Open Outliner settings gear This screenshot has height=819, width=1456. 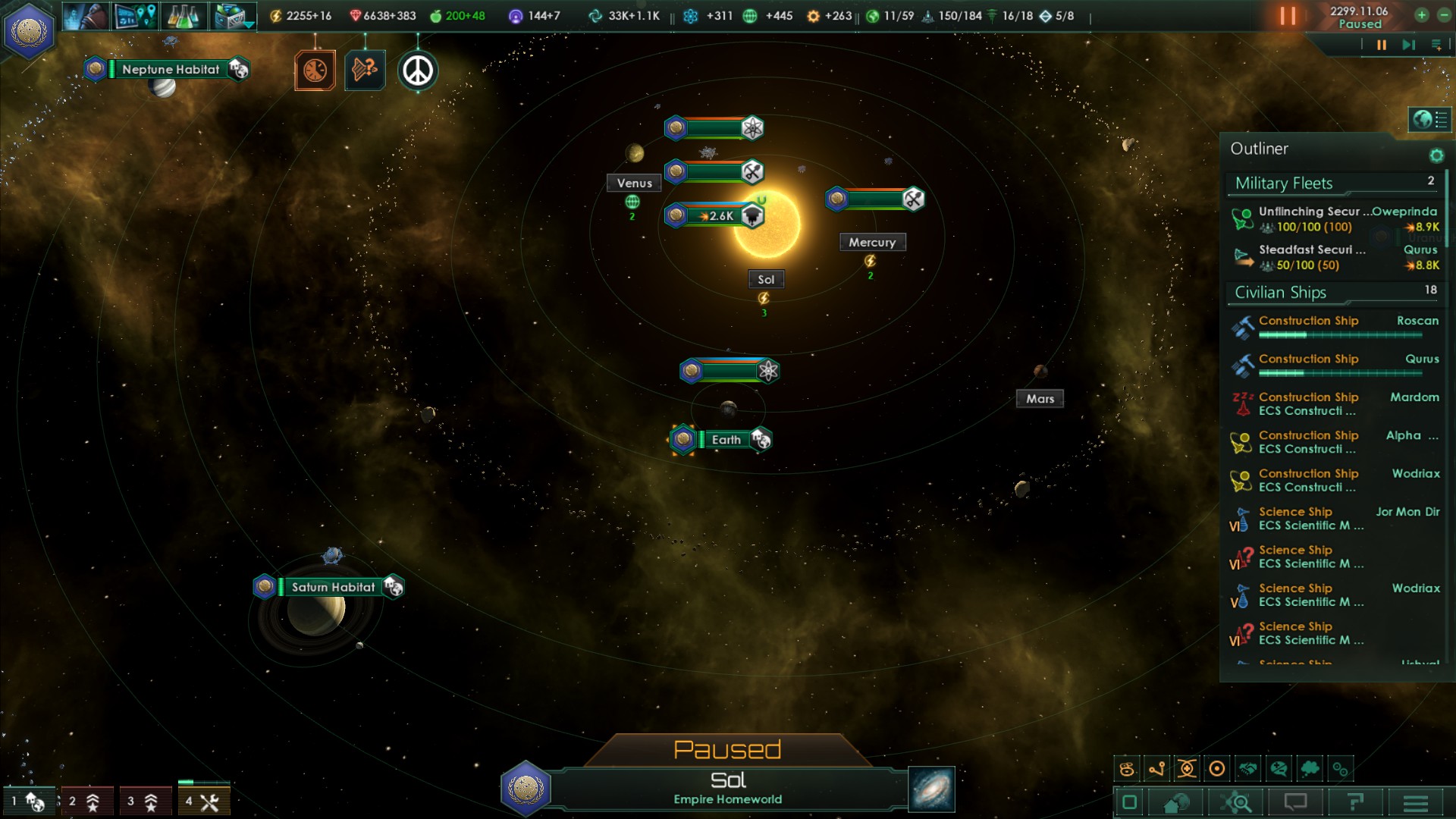click(1436, 155)
